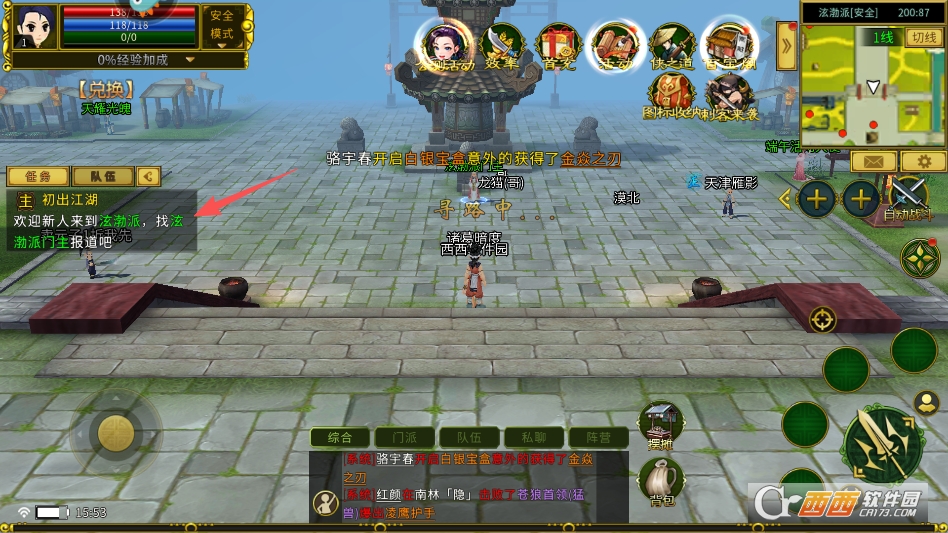
Task: Click the 切线 switch line button
Action: point(922,38)
